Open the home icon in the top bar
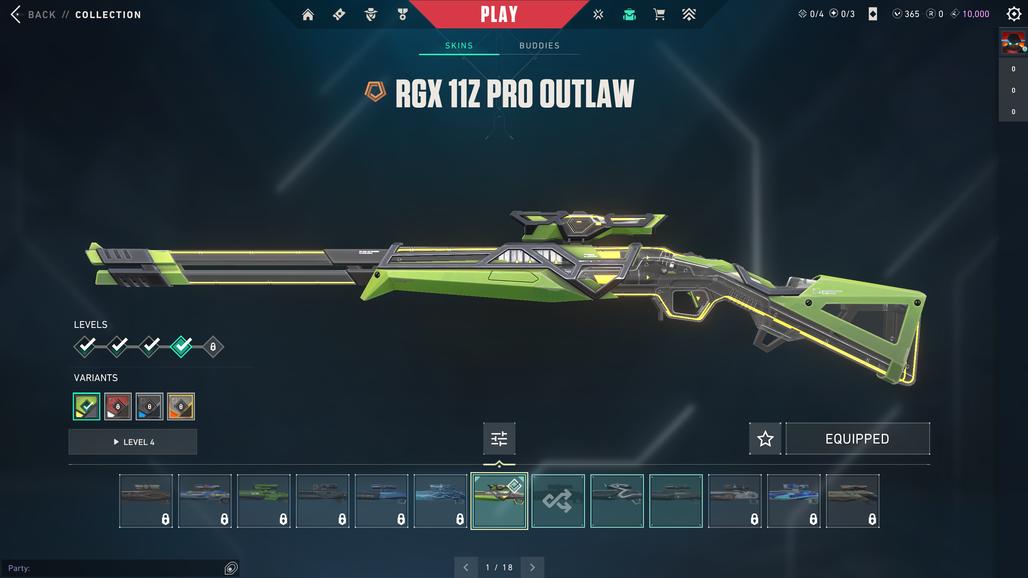The image size is (1028, 578). click(308, 15)
